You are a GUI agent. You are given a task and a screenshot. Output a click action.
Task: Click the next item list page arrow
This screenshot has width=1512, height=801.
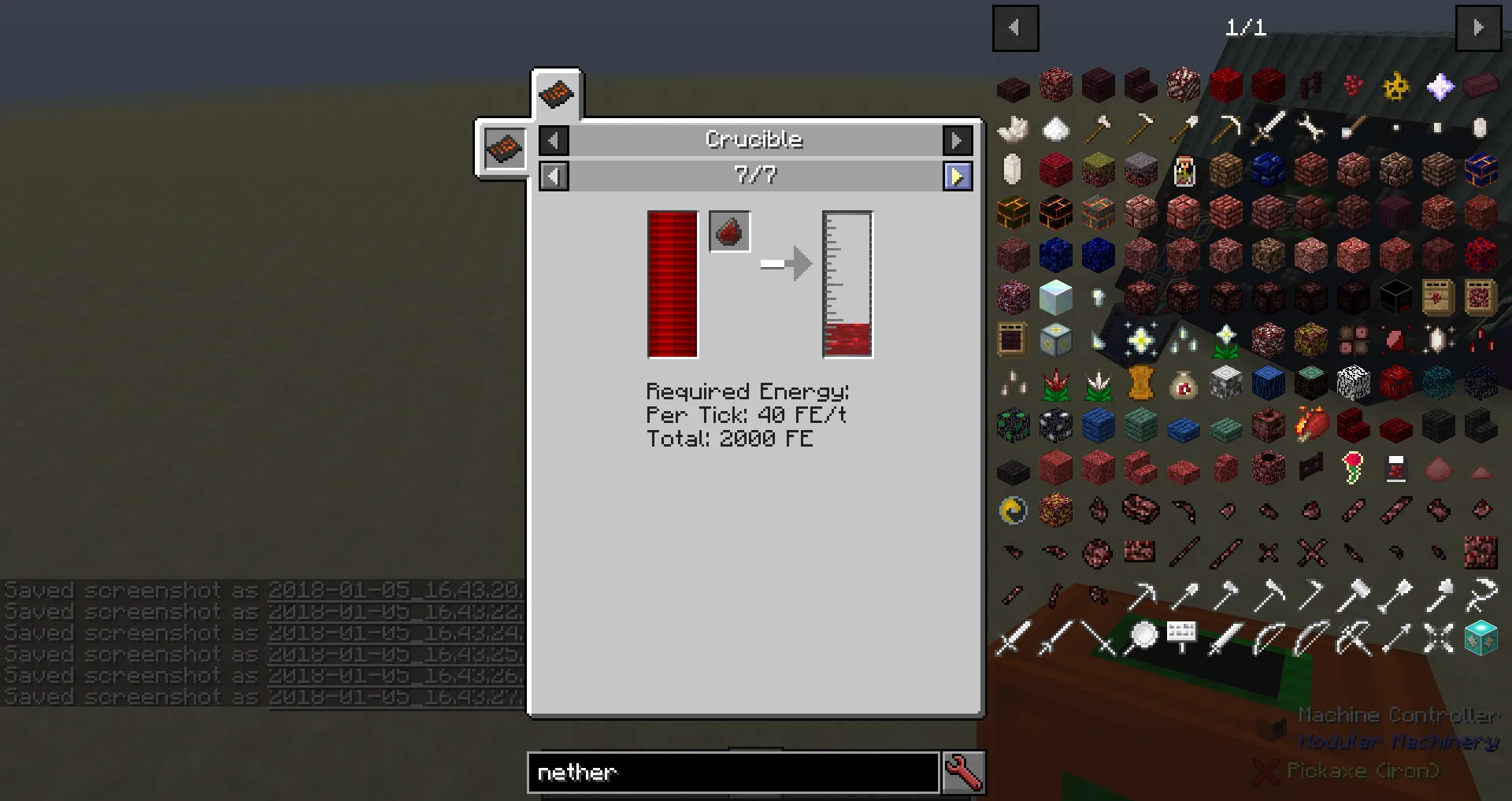point(1480,28)
